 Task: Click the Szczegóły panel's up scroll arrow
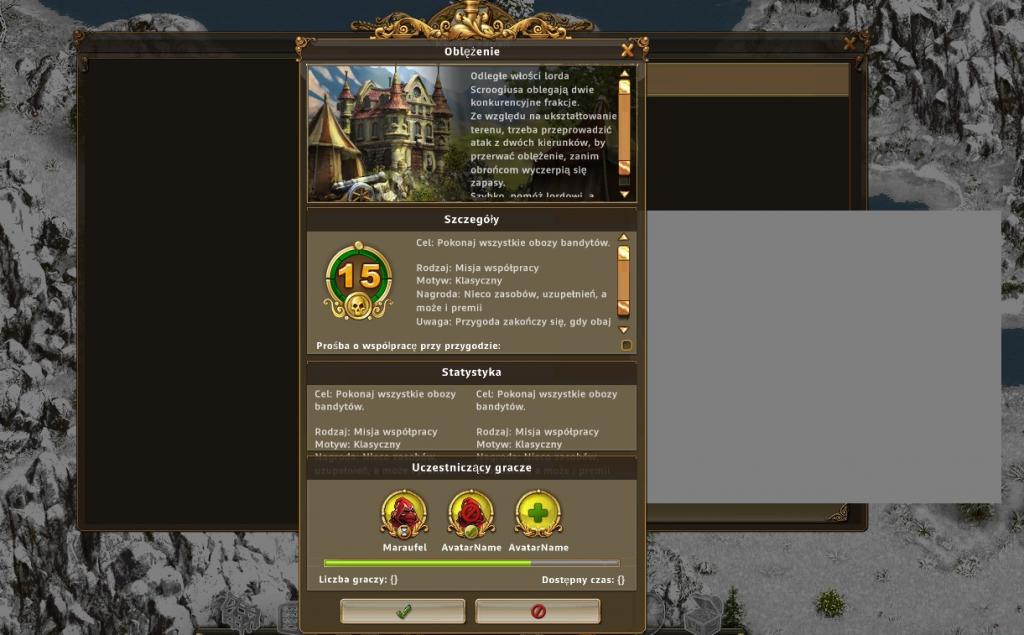tap(624, 238)
